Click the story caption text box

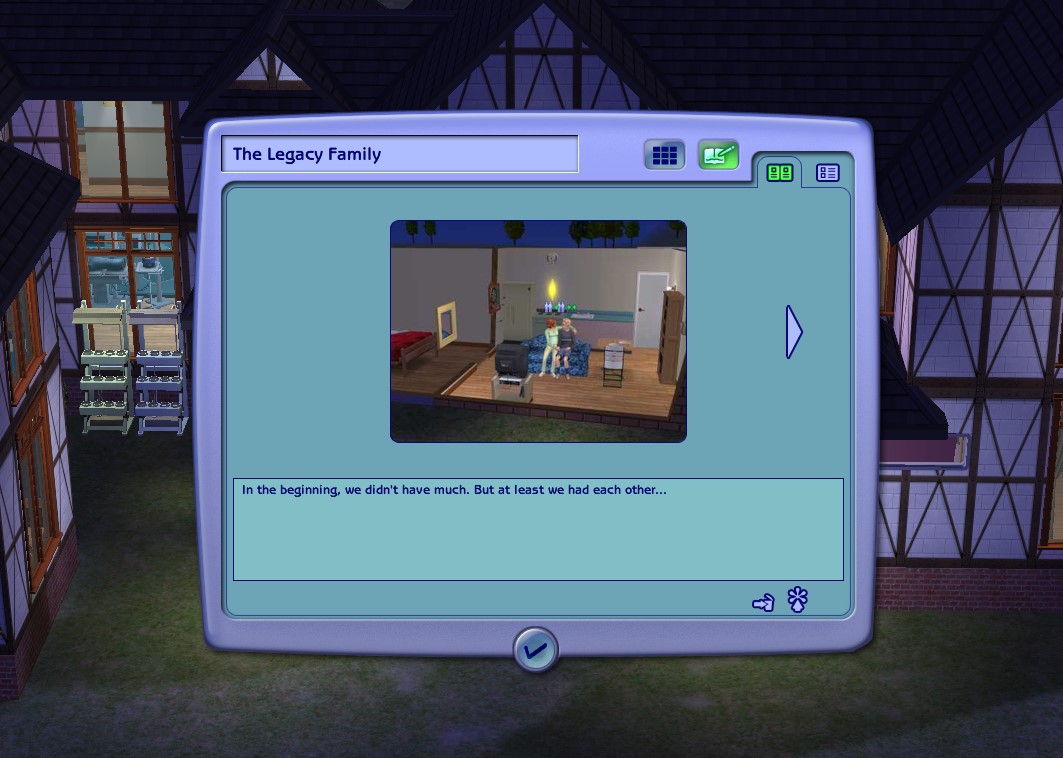[x=538, y=529]
